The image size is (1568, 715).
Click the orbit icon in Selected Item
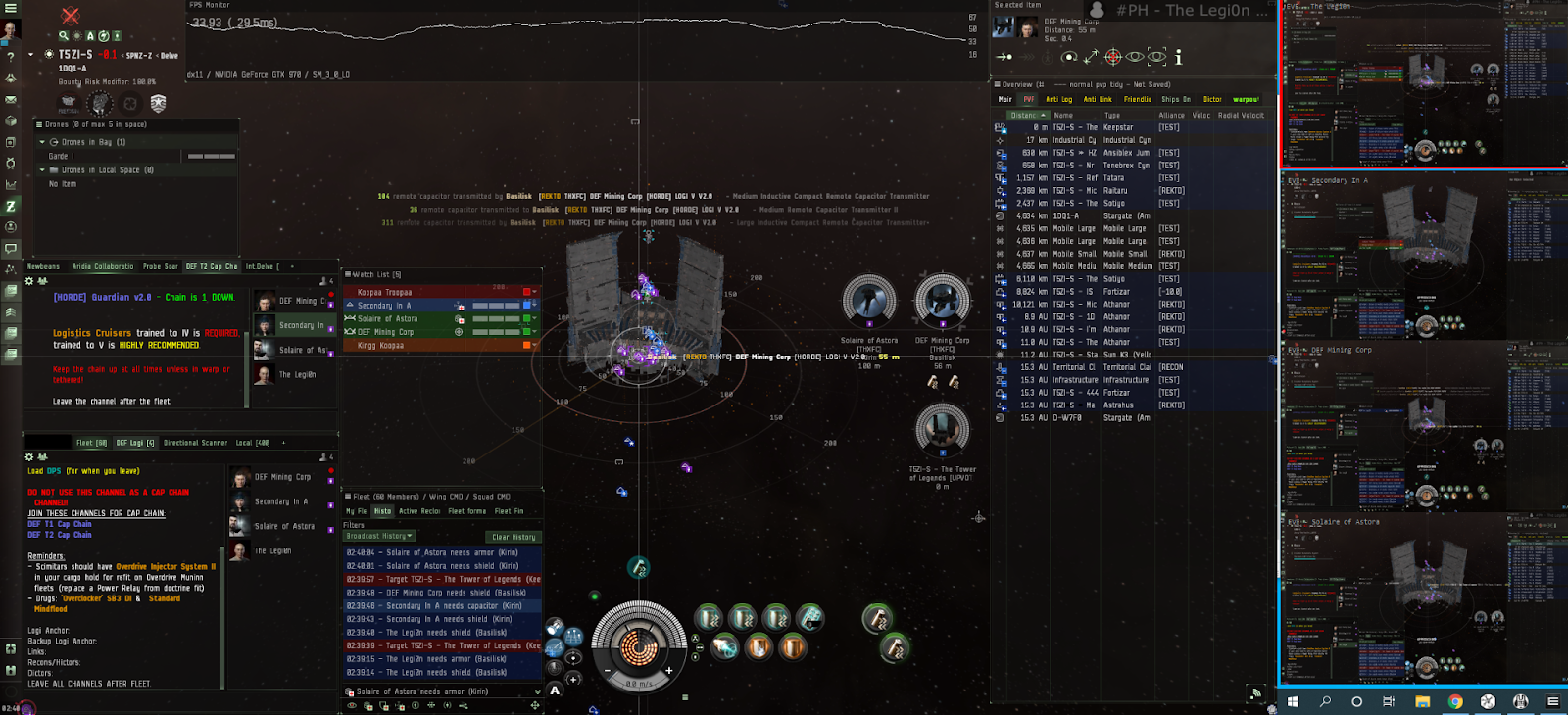pos(1069,58)
